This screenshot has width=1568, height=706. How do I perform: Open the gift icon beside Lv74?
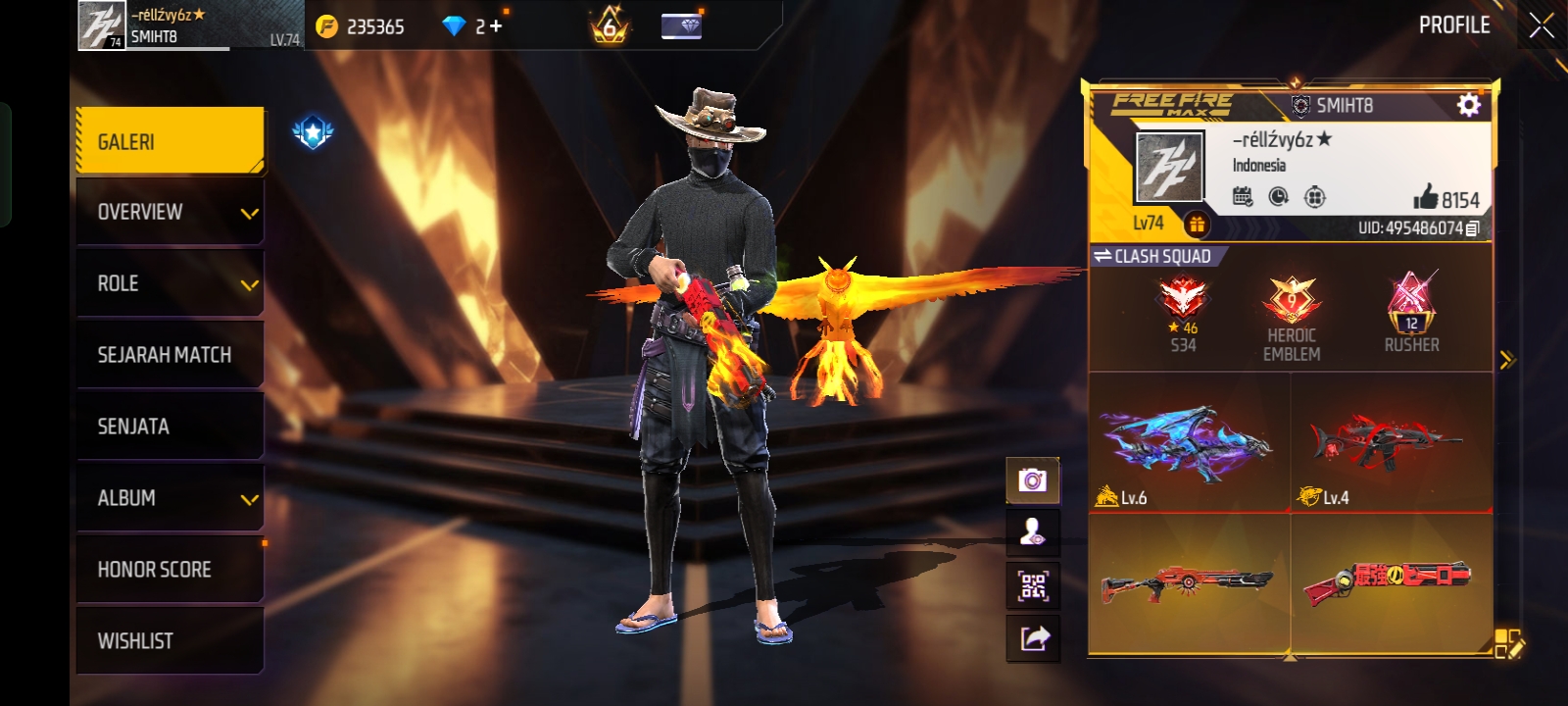point(1197,225)
